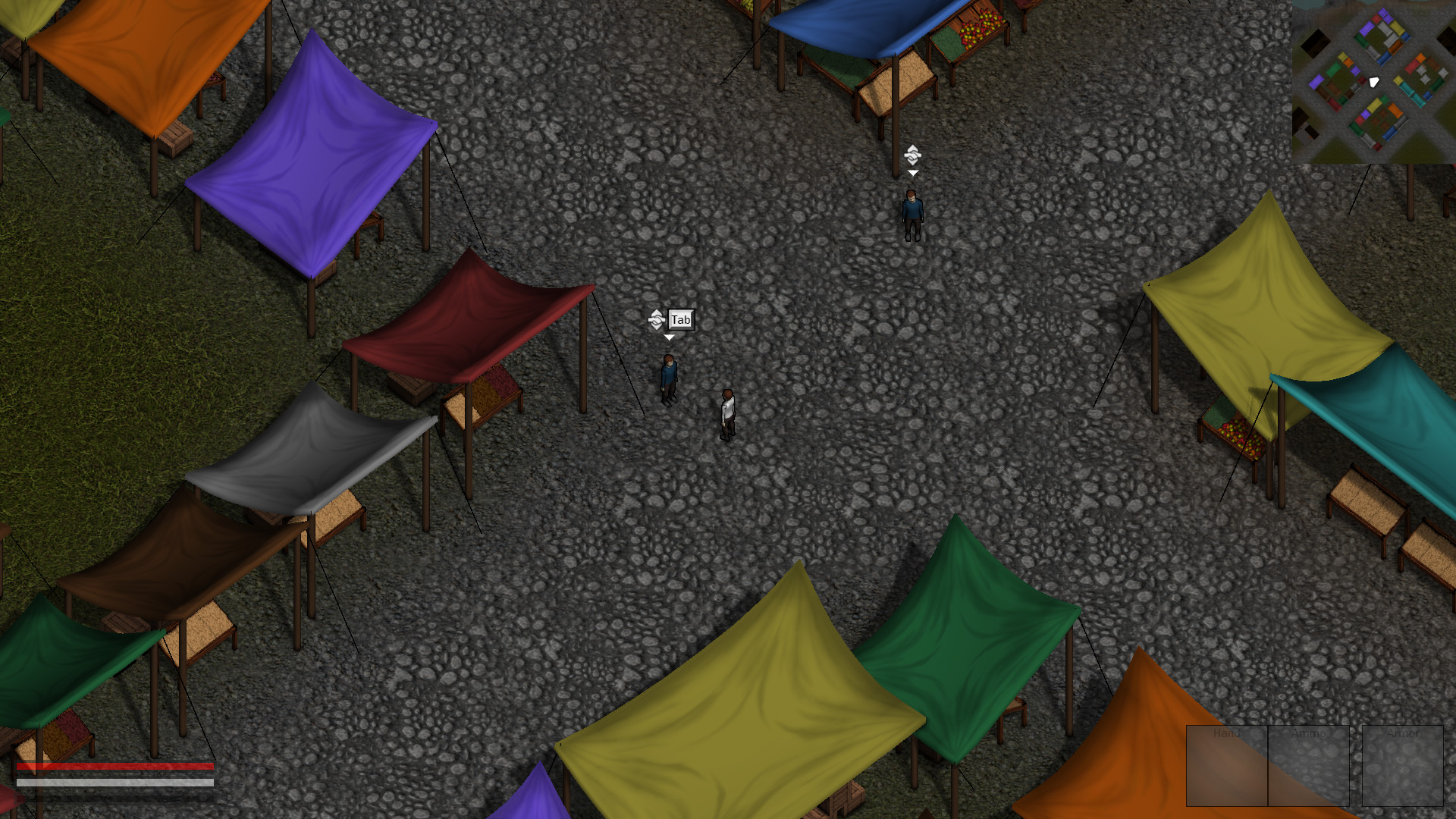Viewport: 1456px width, 819px height.
Task: Click the handshake trade icon above the northern vendor
Action: [x=912, y=155]
